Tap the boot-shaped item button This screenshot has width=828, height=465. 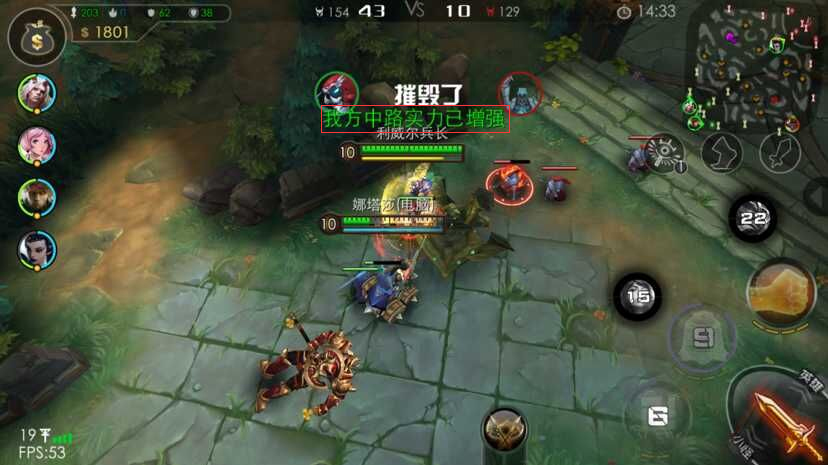(x=721, y=153)
